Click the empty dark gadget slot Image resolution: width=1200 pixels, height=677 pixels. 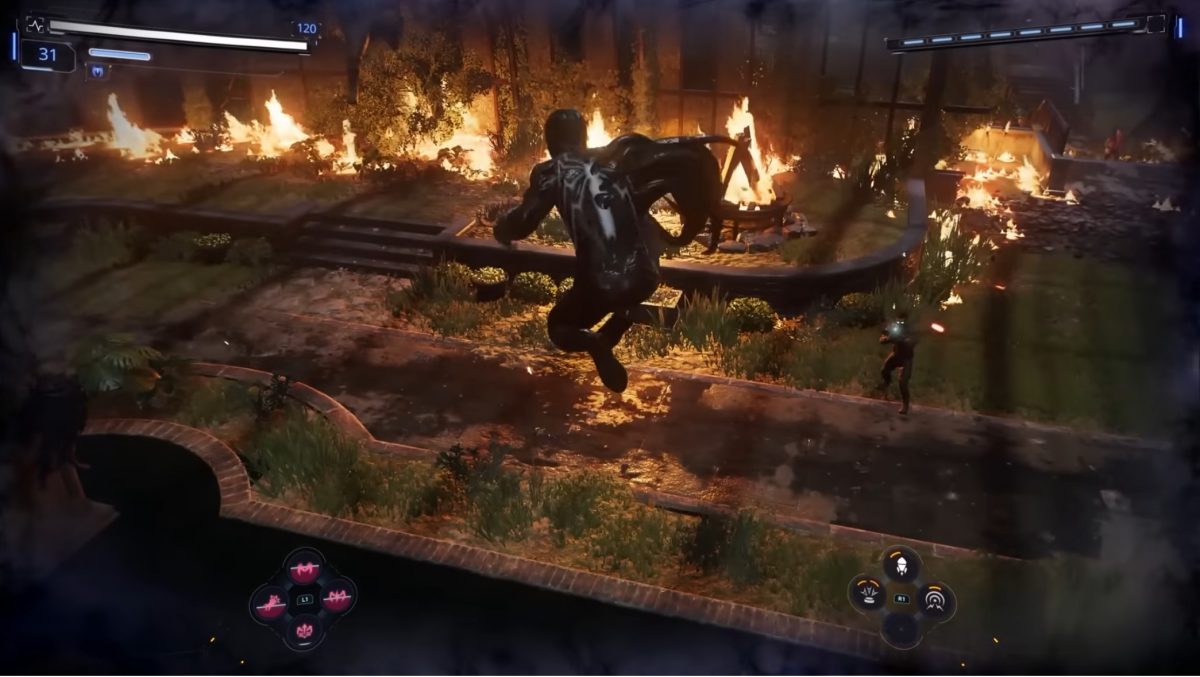pos(901,630)
